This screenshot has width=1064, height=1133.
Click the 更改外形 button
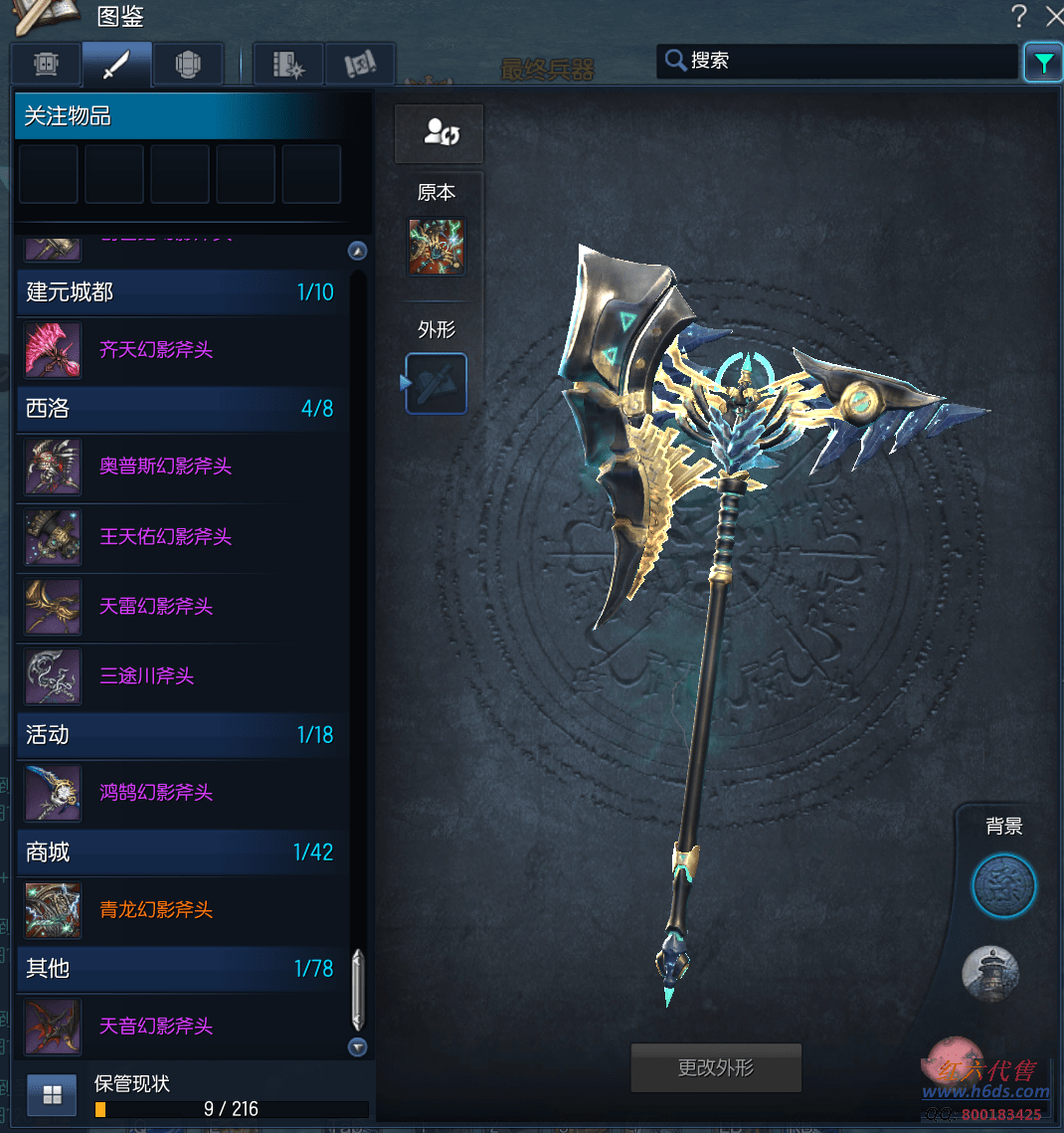point(716,1068)
